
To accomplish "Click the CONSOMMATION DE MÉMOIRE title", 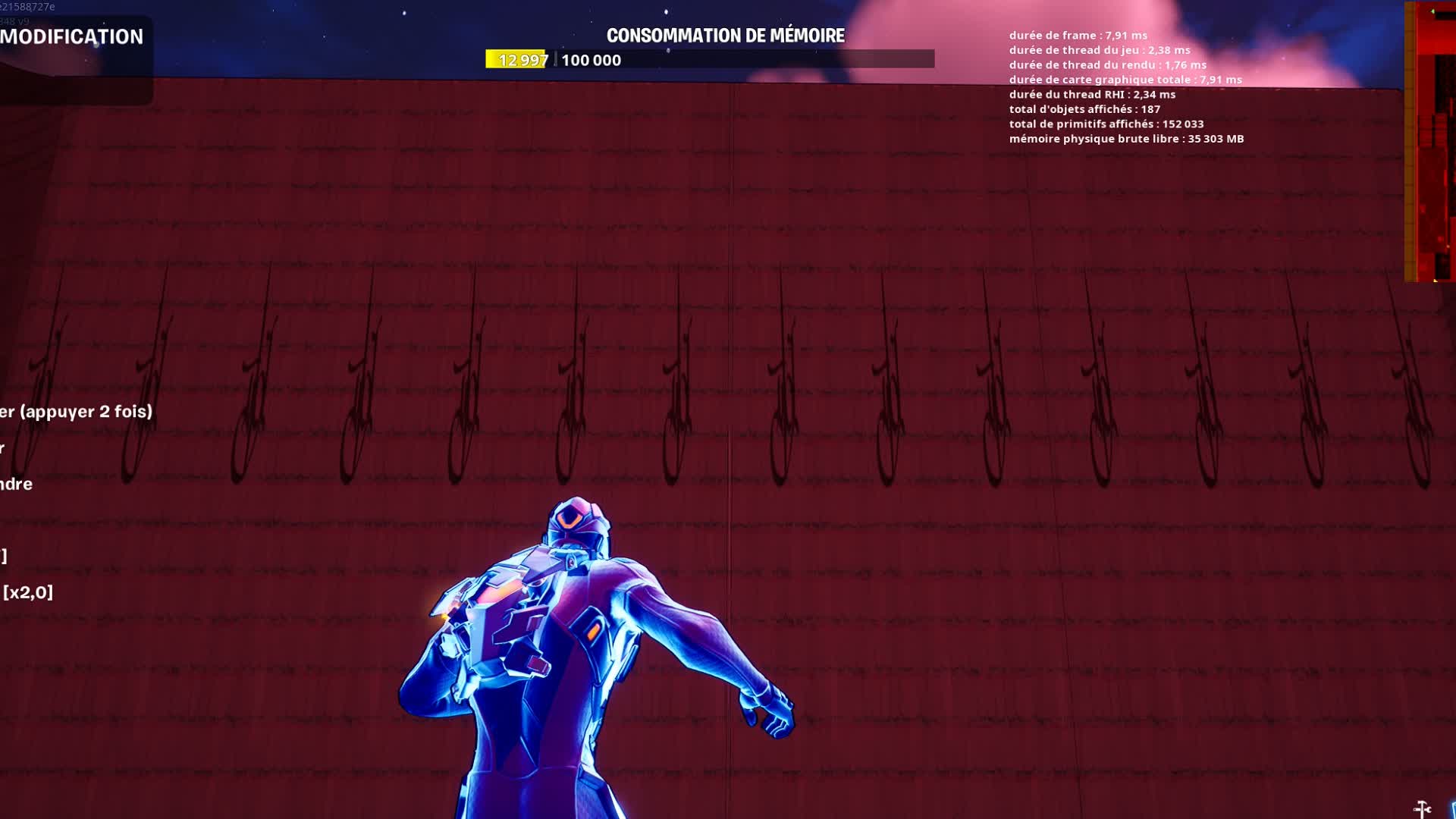I will pos(726,33).
